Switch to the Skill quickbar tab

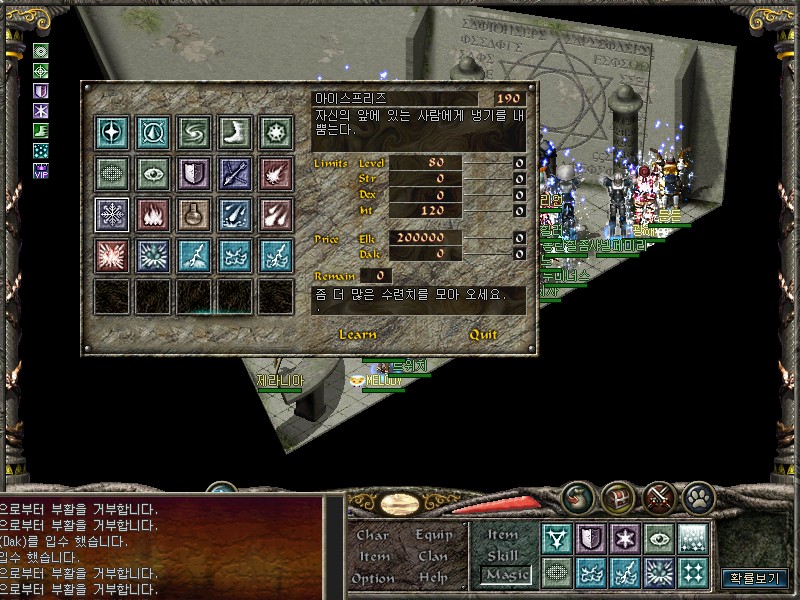click(503, 555)
